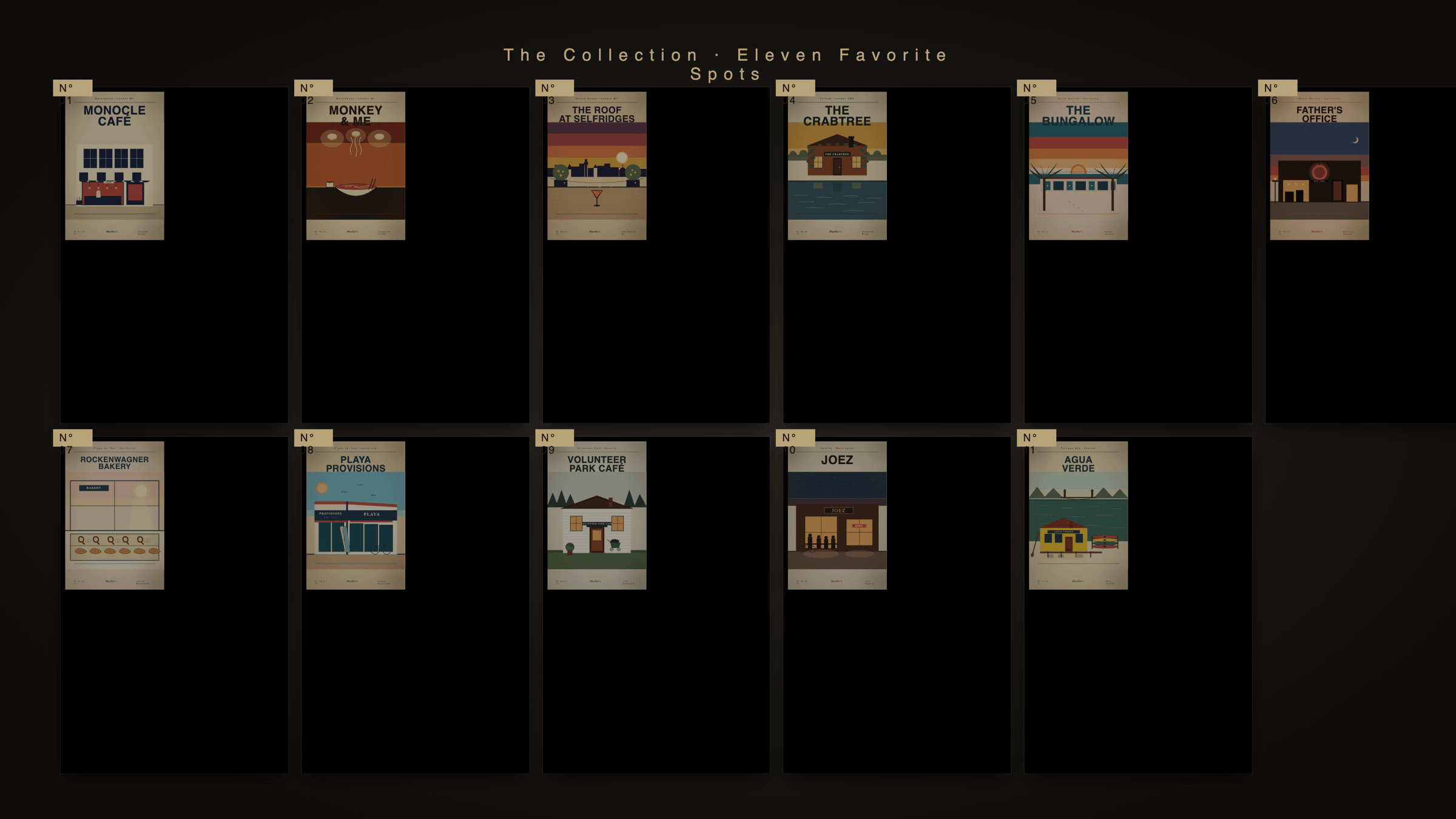1456x819 pixels.
Task: Select the Monocle Café poster
Action: 115,166
